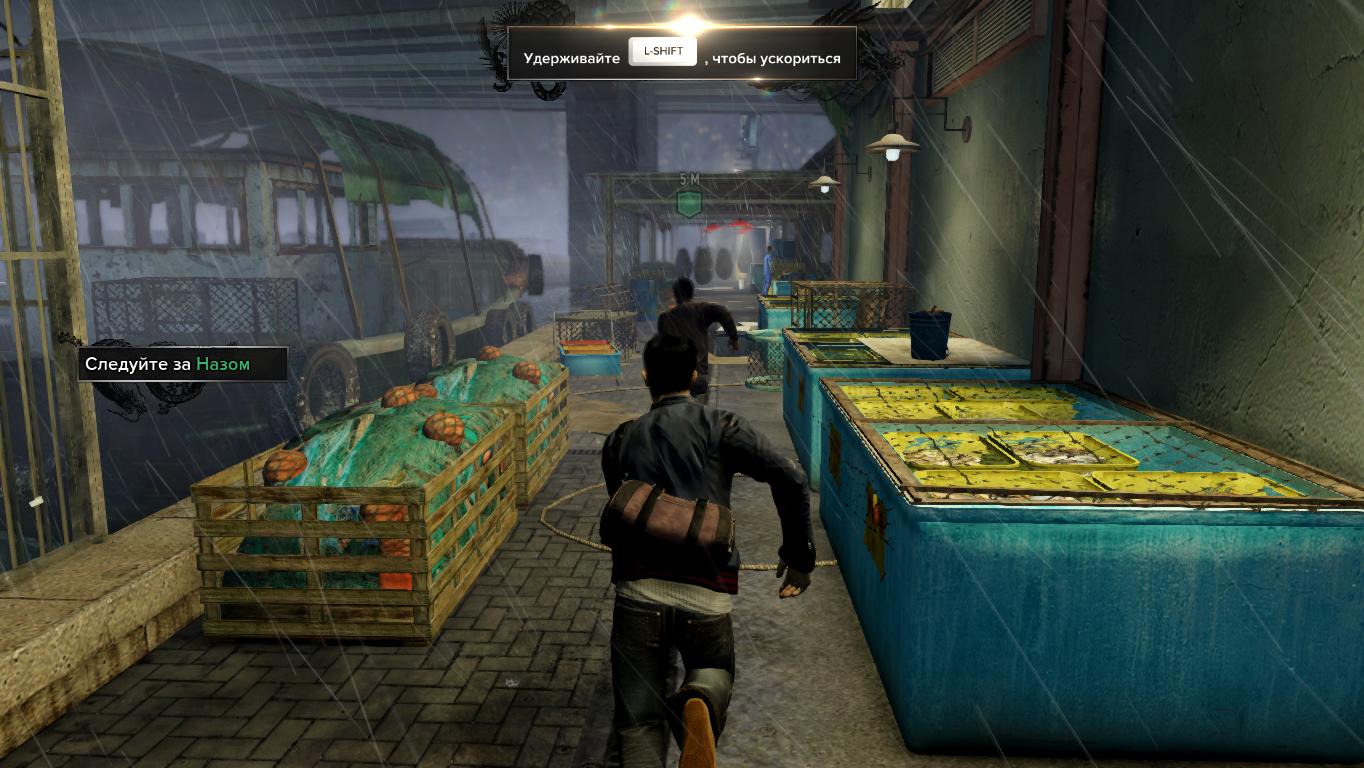Click the glowing 5 M distance label
Screen dimensions: 1364x768
(689, 177)
